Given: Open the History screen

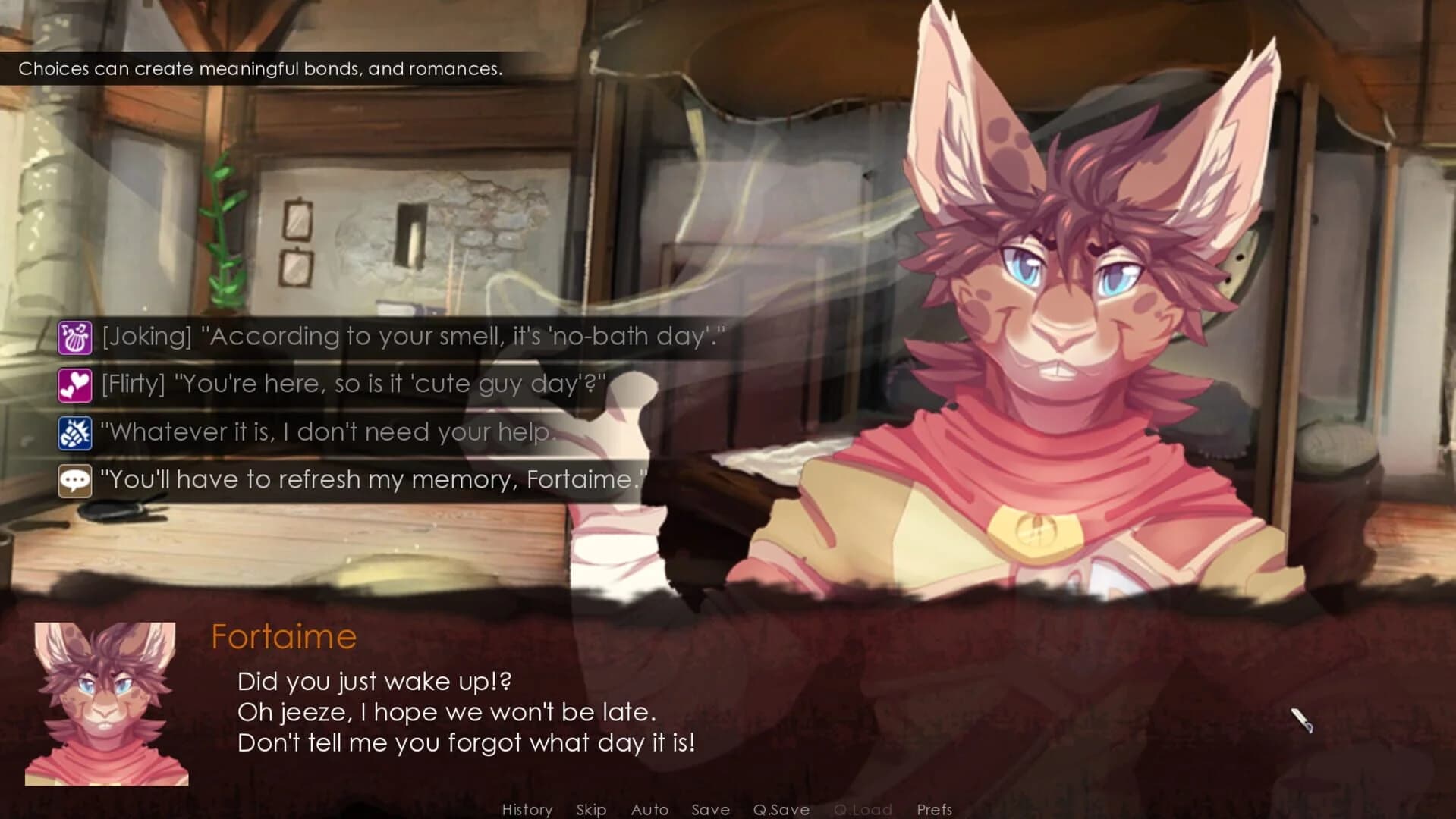Looking at the screenshot, I should (527, 809).
